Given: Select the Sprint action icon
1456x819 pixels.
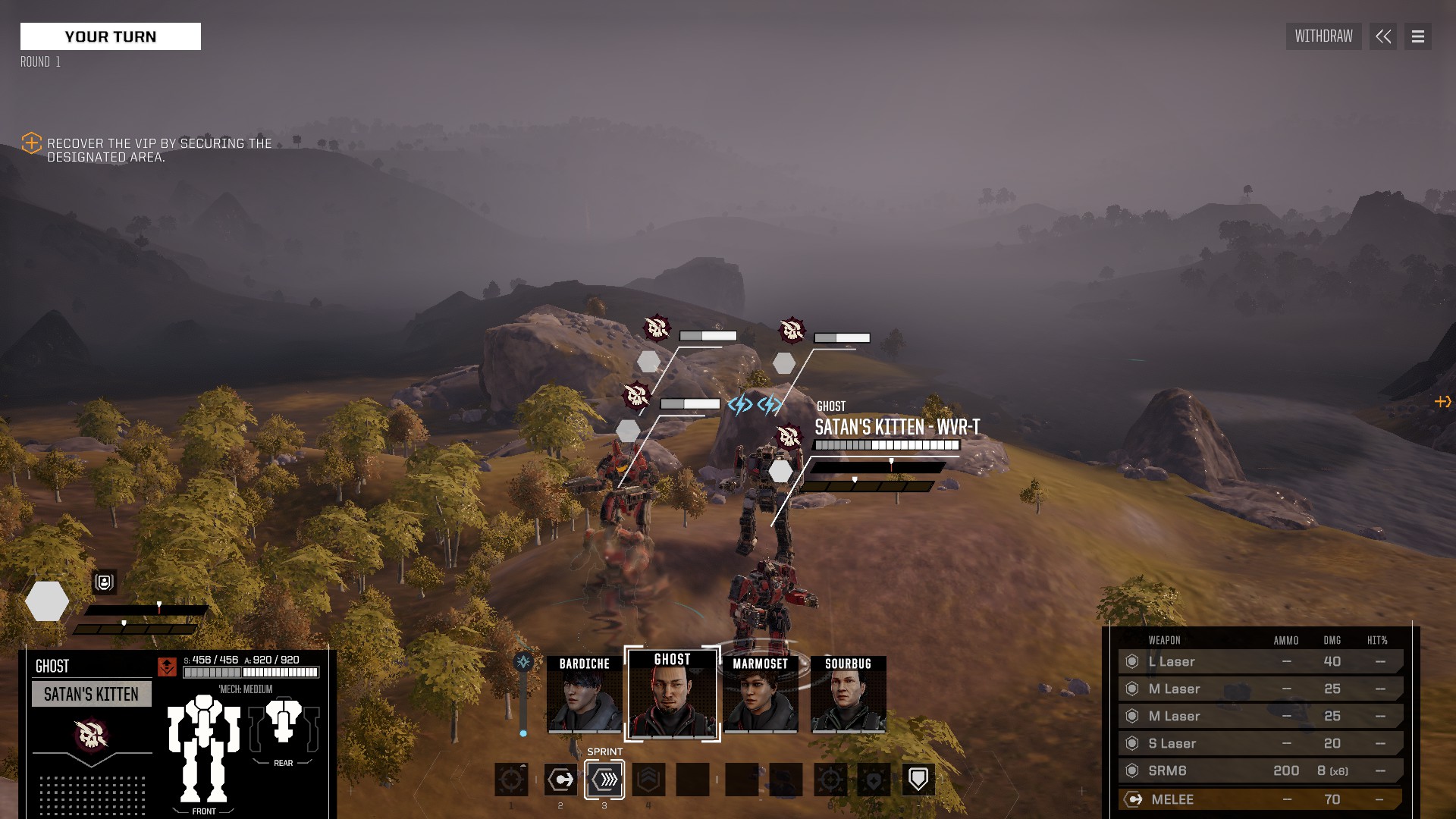Looking at the screenshot, I should tap(604, 780).
